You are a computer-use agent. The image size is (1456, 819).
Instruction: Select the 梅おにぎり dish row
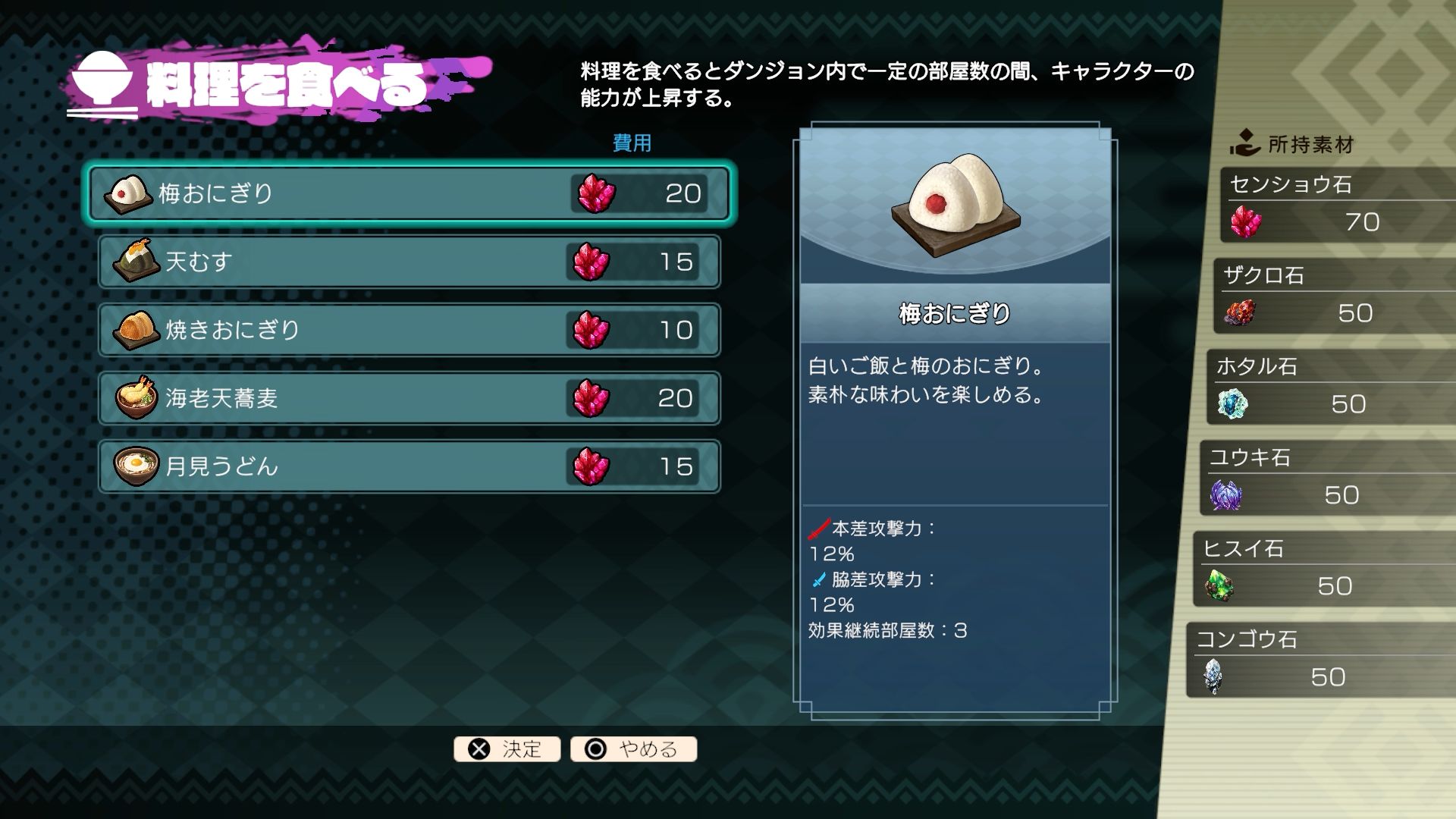click(x=409, y=193)
